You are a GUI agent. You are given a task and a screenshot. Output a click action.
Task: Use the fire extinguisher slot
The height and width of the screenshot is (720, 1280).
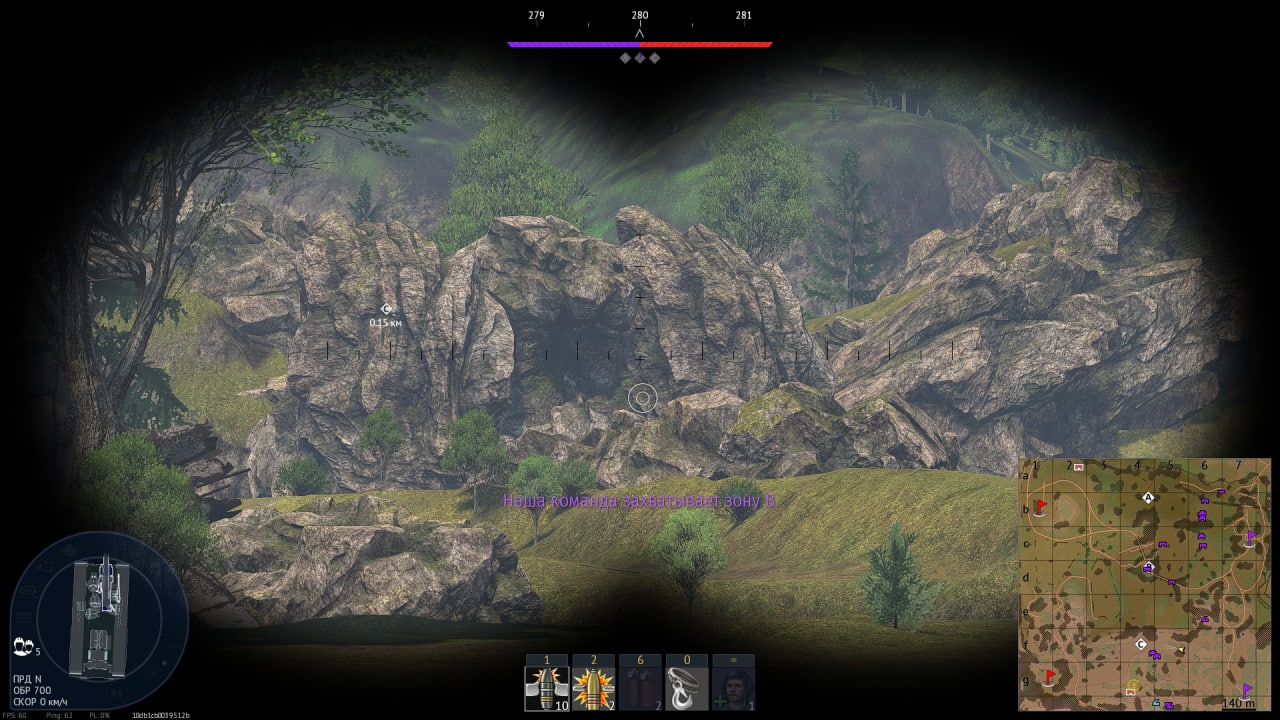[x=640, y=688]
